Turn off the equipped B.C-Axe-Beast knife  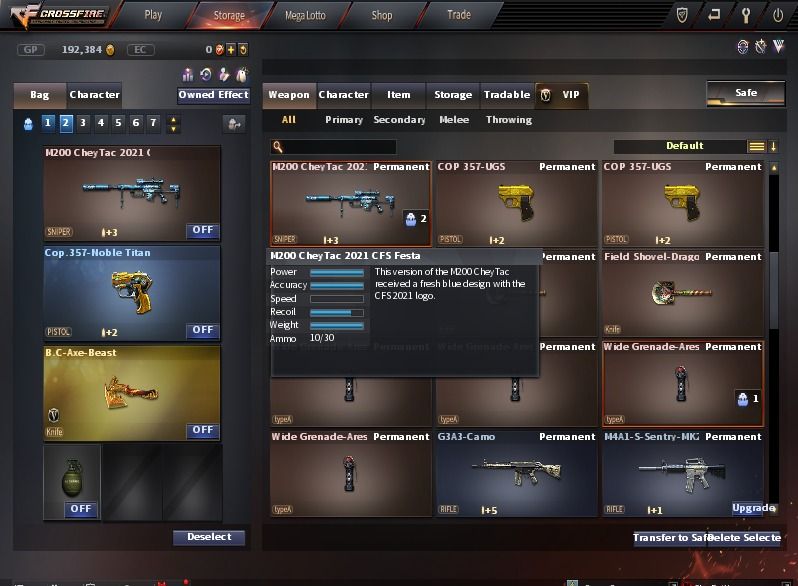click(x=203, y=430)
